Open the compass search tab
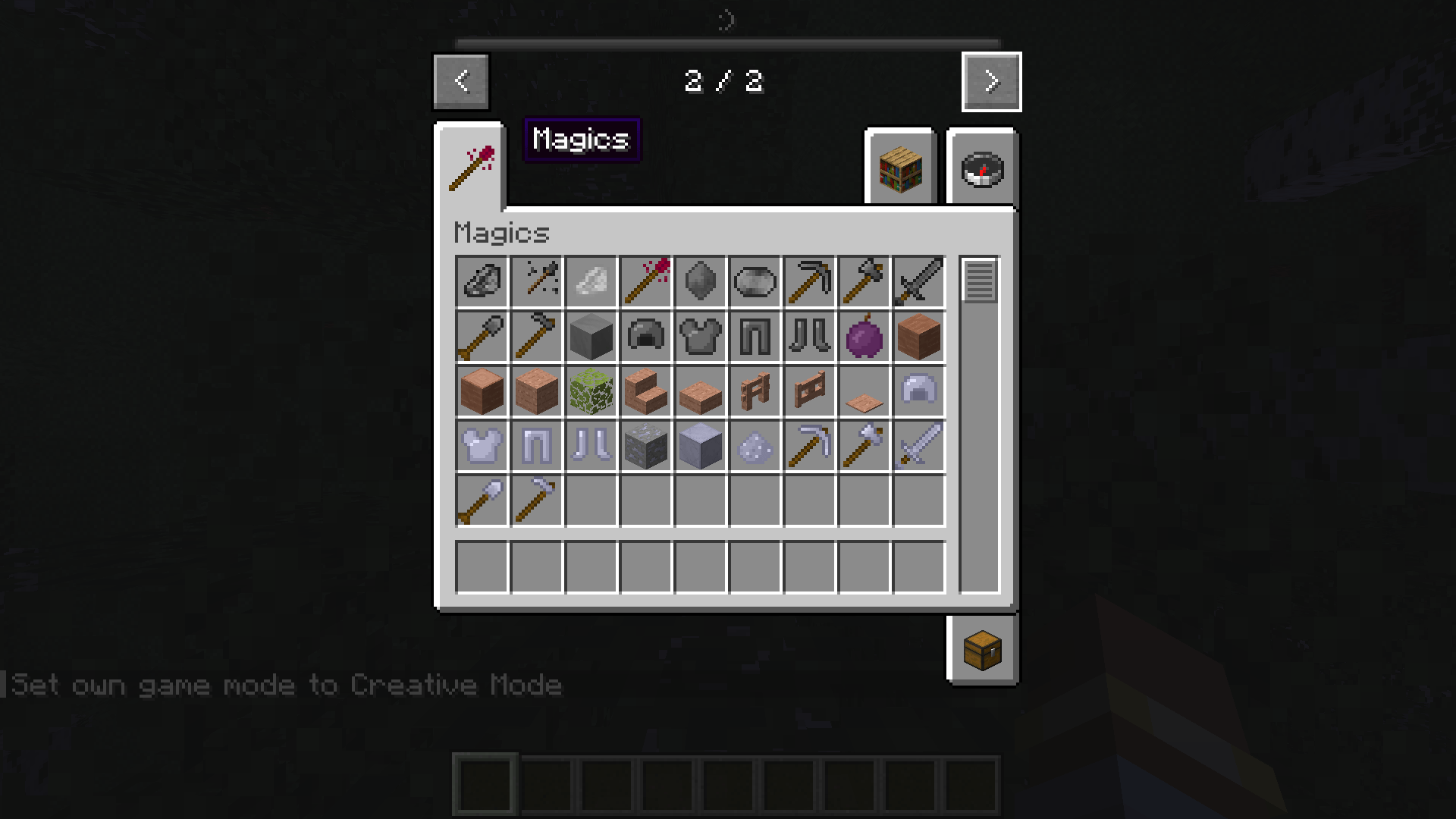Viewport: 1456px width, 819px height. click(x=982, y=168)
